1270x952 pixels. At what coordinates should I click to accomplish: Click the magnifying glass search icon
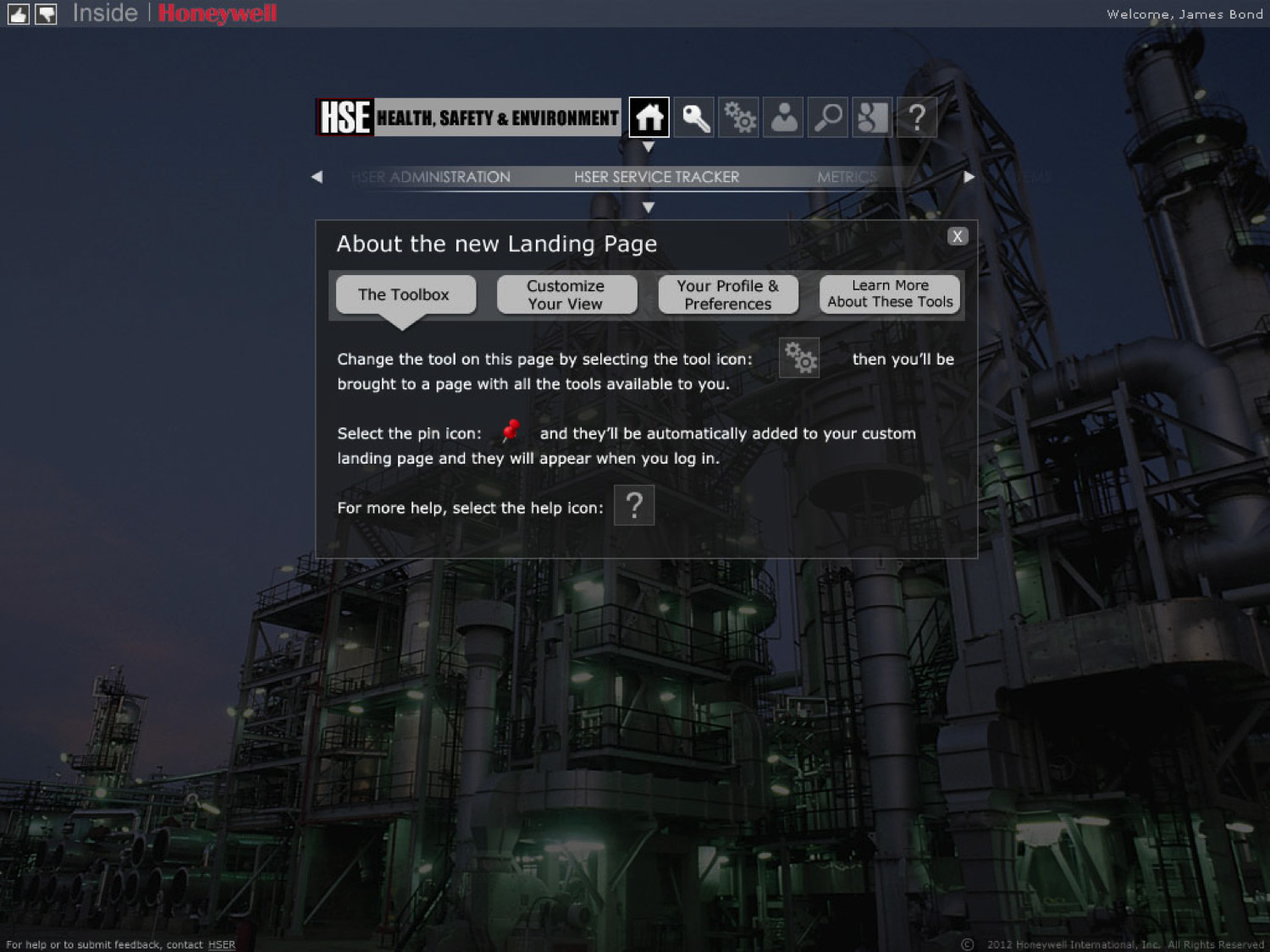pyautogui.click(x=828, y=118)
